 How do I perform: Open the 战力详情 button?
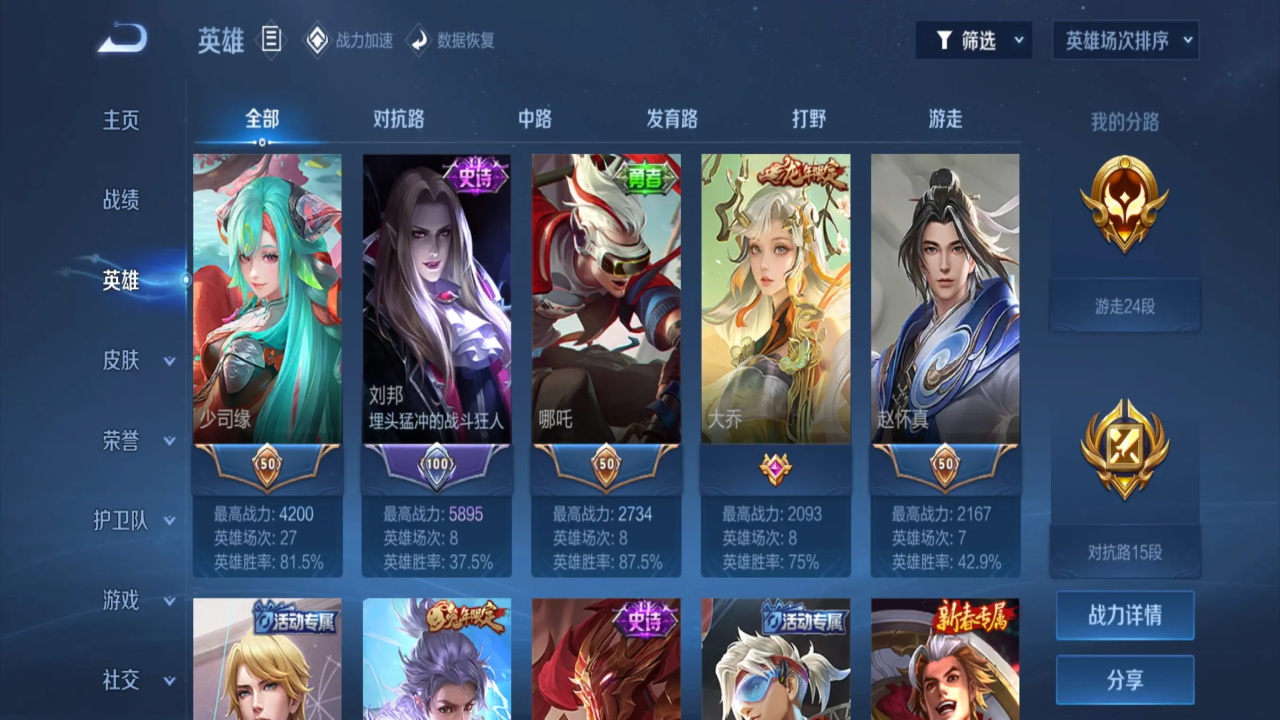tap(1124, 615)
